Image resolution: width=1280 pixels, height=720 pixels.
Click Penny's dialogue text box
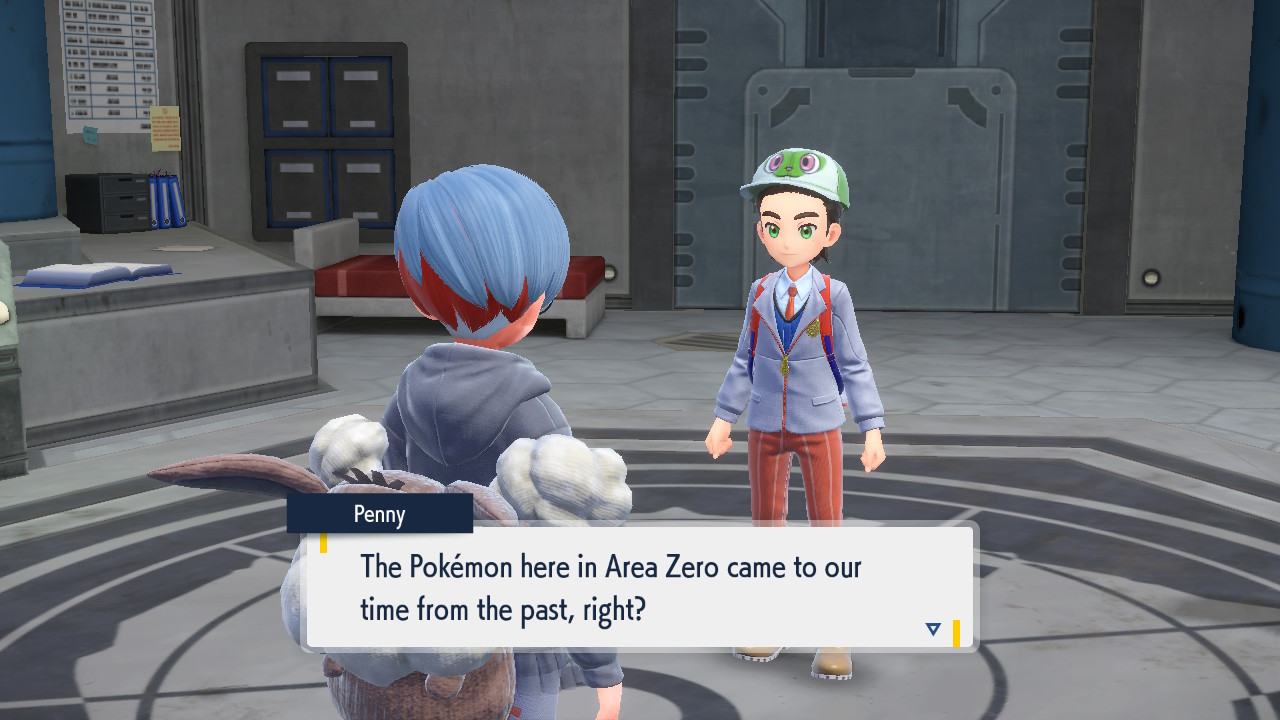[x=640, y=586]
